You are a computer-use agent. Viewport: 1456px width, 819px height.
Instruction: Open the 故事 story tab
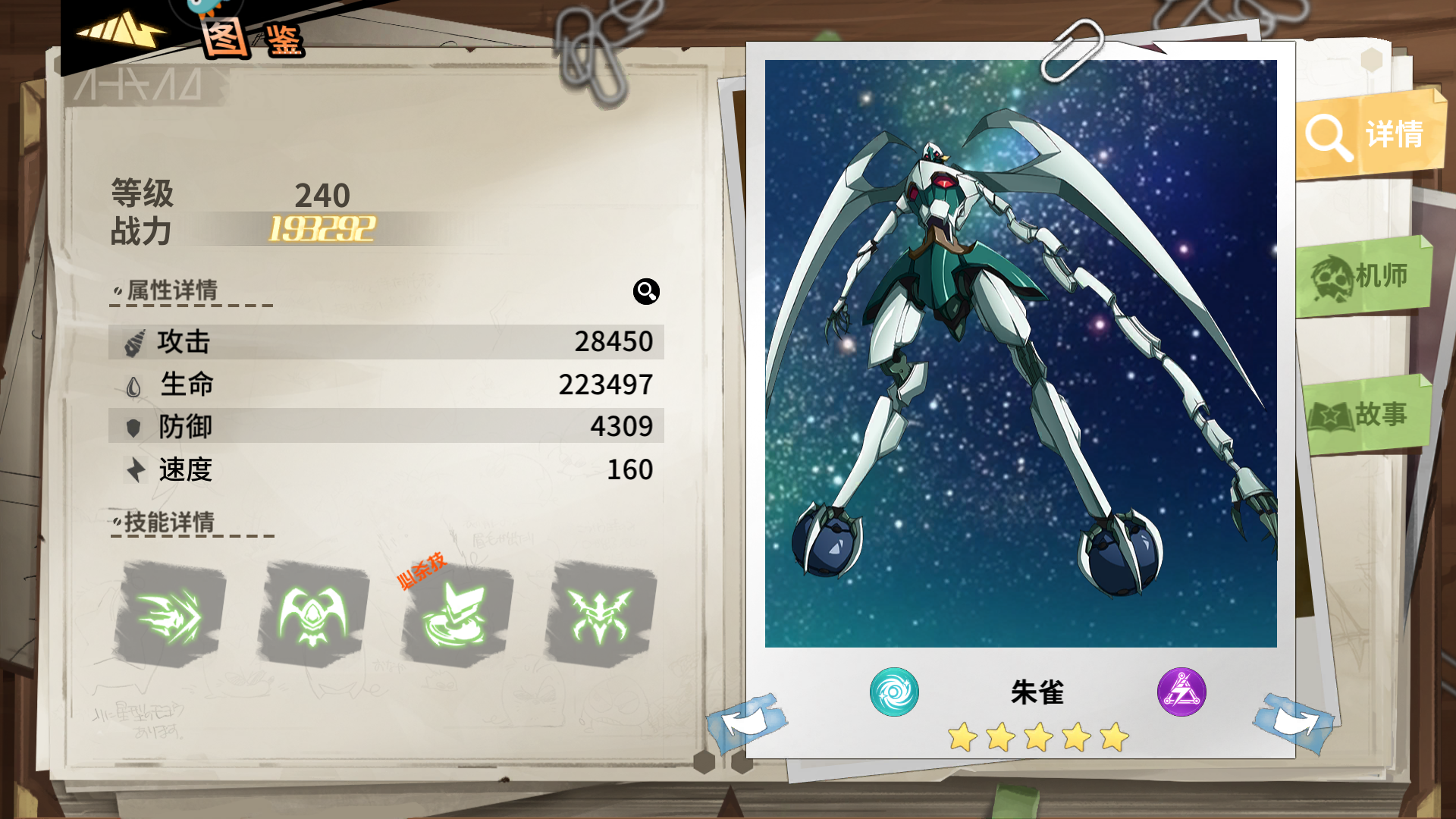click(x=1365, y=415)
